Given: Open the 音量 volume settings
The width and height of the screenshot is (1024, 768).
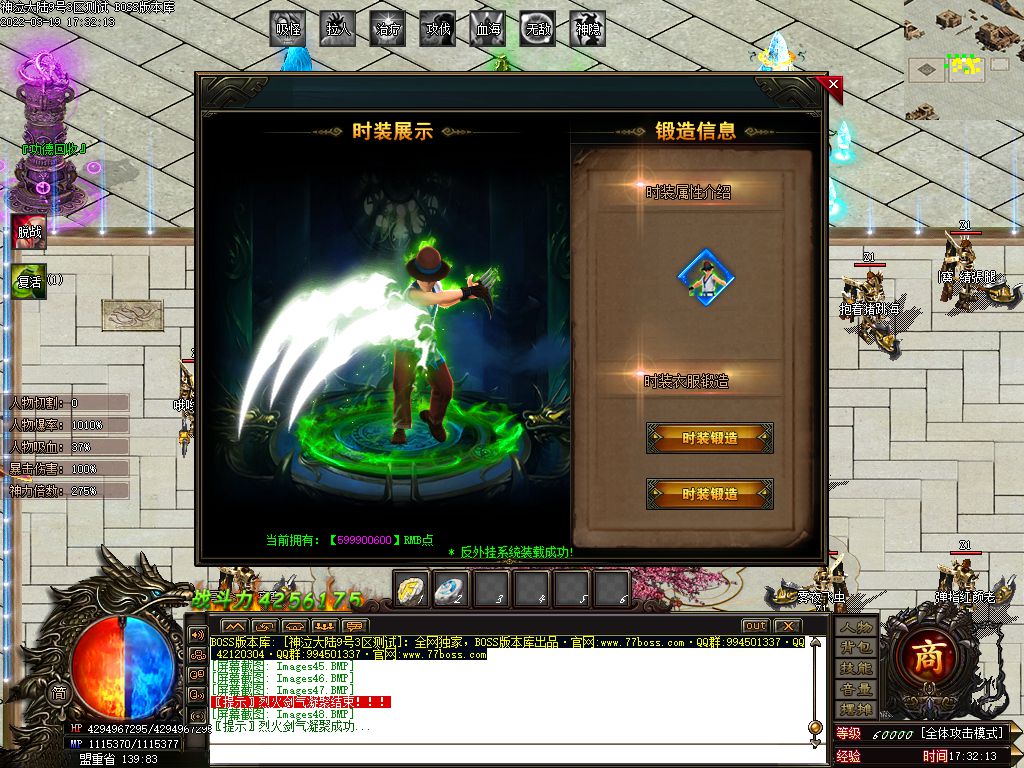Looking at the screenshot, I should click(x=856, y=689).
